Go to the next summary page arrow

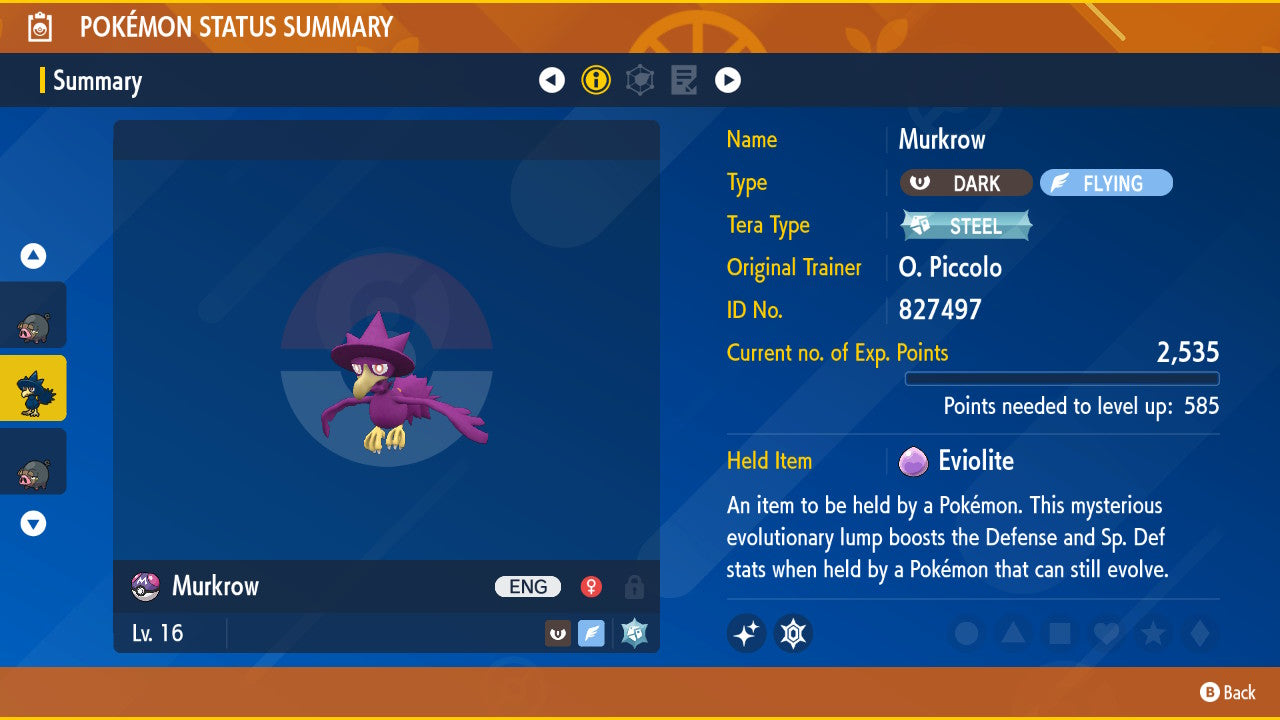pyautogui.click(x=728, y=80)
